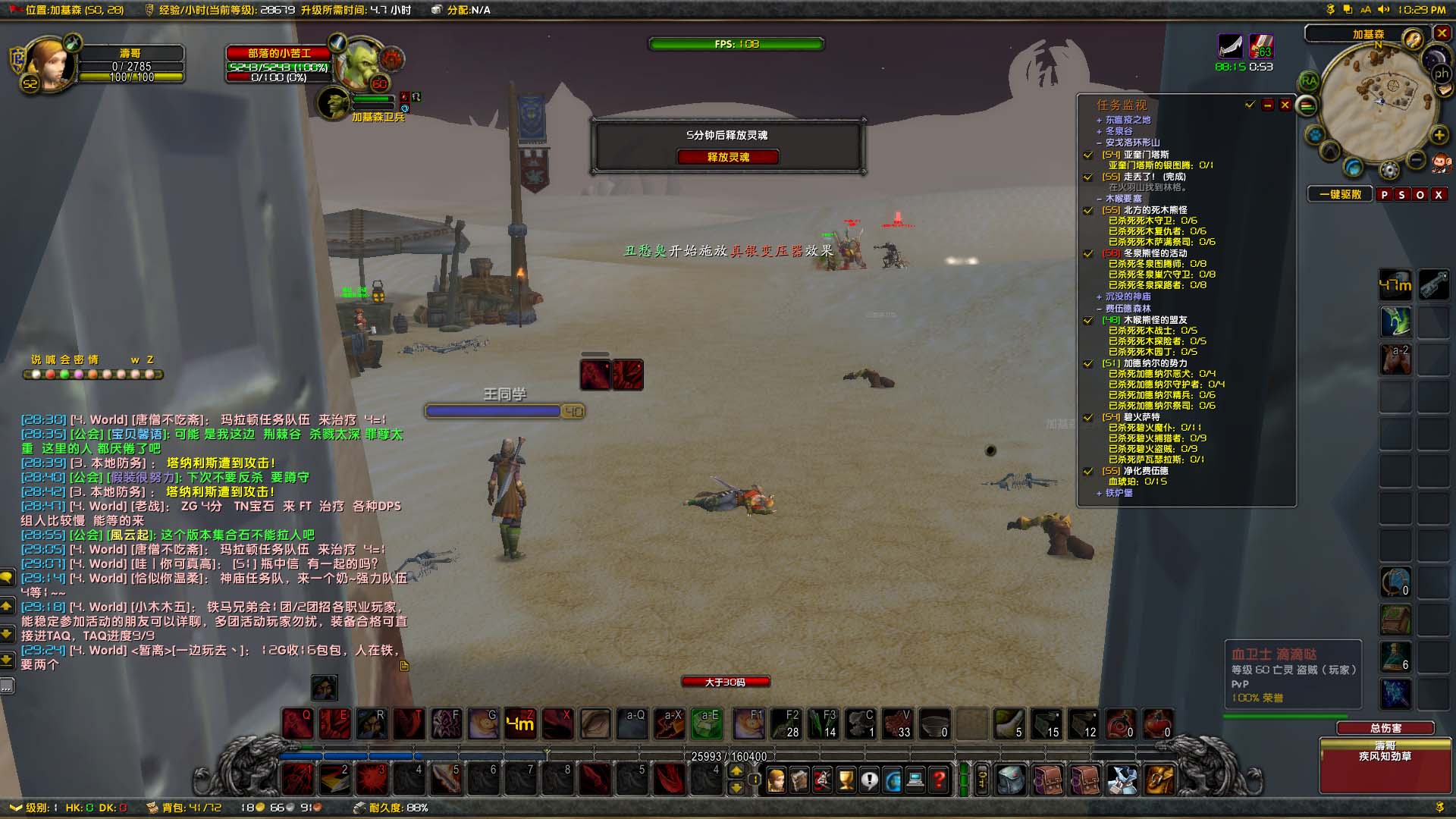
Task: Click the gear settings icon under the minimap
Action: click(1389, 170)
